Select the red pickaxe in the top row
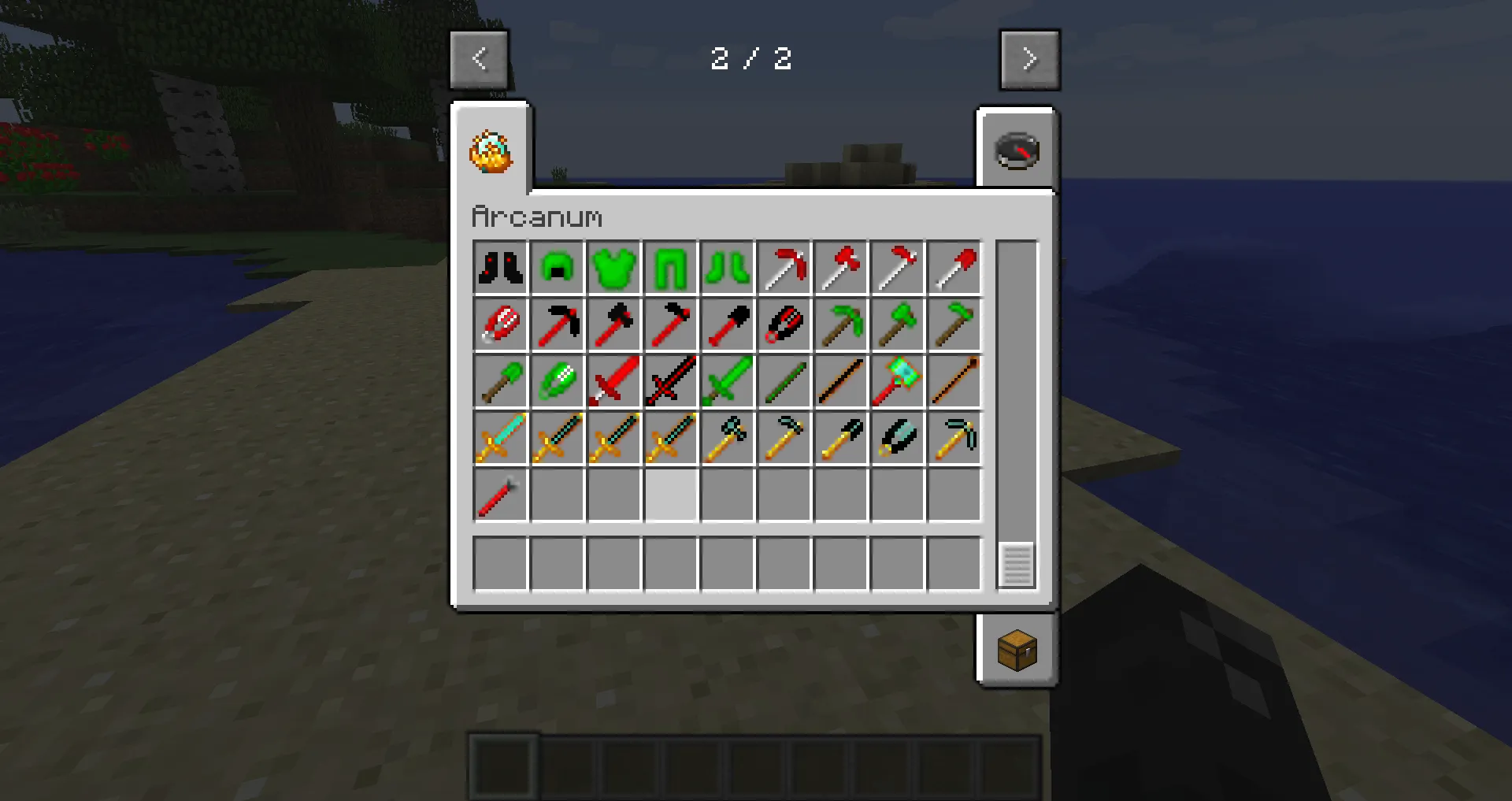This screenshot has height=801, width=1512. tap(784, 268)
